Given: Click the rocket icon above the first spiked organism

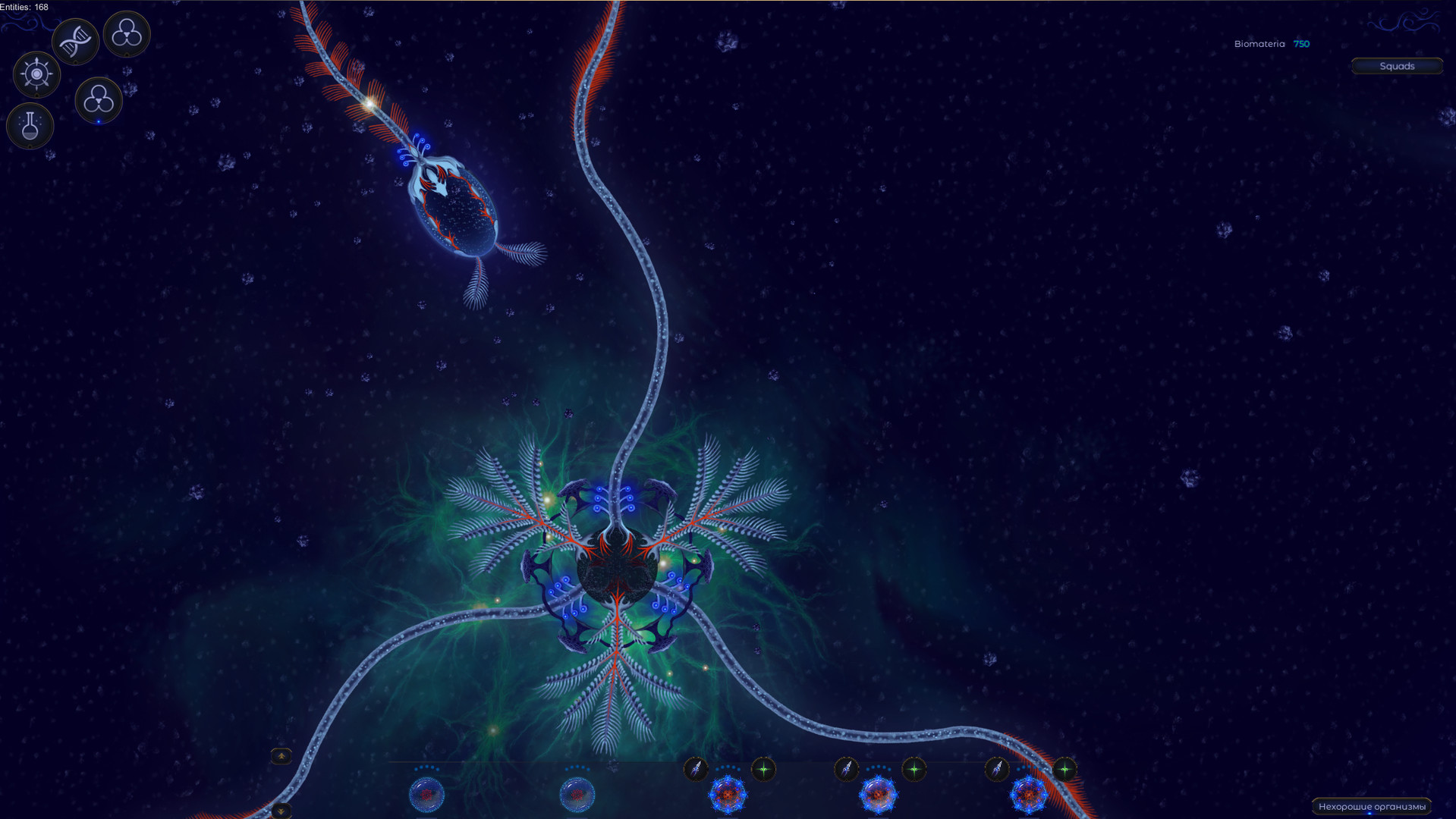Looking at the screenshot, I should [696, 768].
